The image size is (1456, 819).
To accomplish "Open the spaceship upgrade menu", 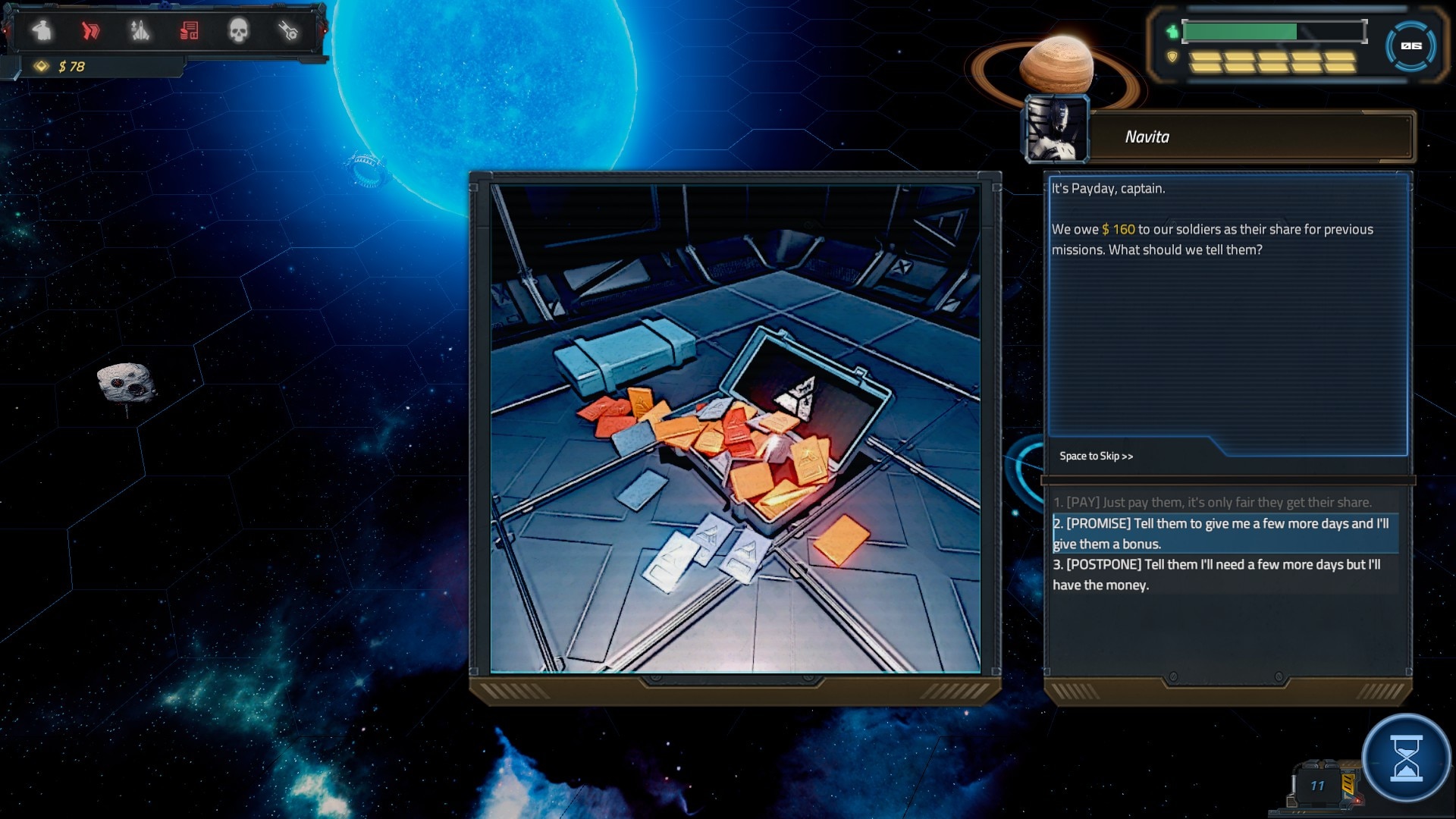I will tap(140, 30).
